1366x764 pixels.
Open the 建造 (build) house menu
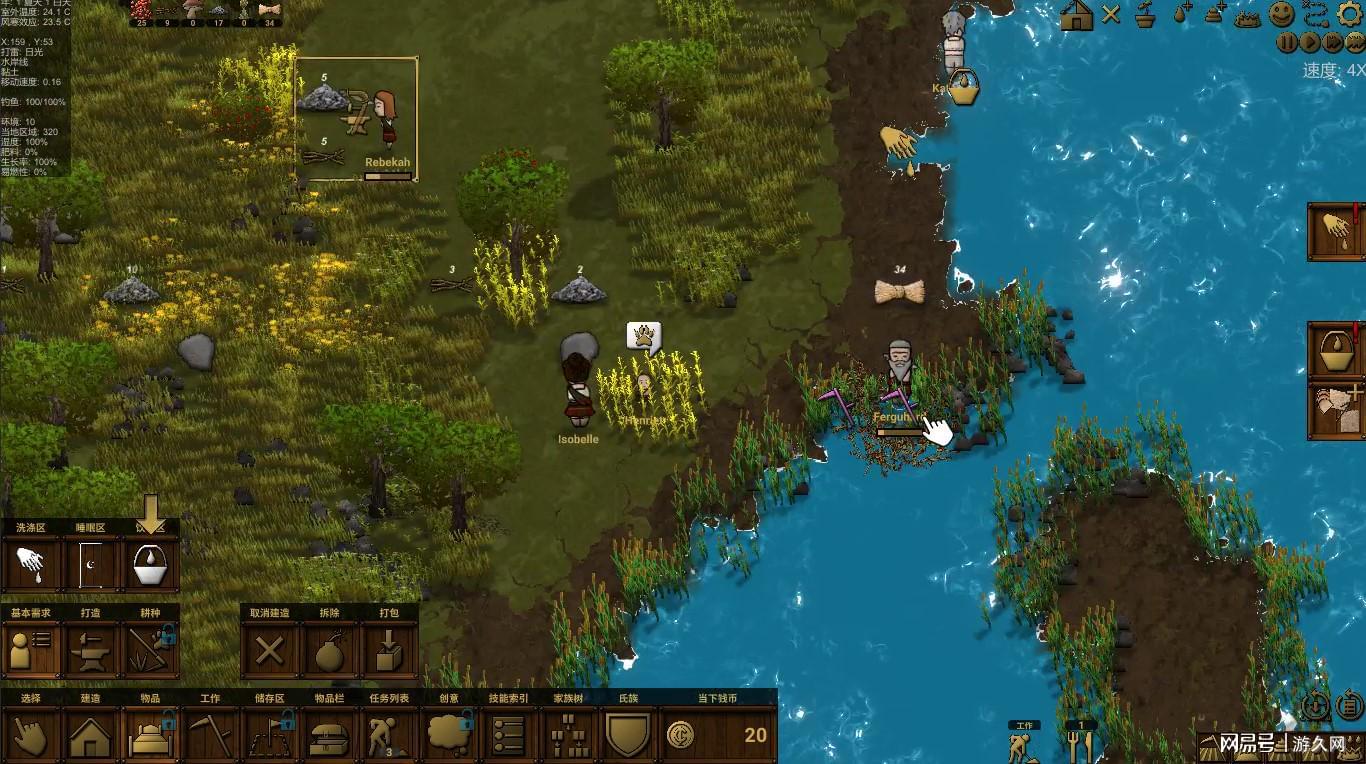click(x=90, y=737)
